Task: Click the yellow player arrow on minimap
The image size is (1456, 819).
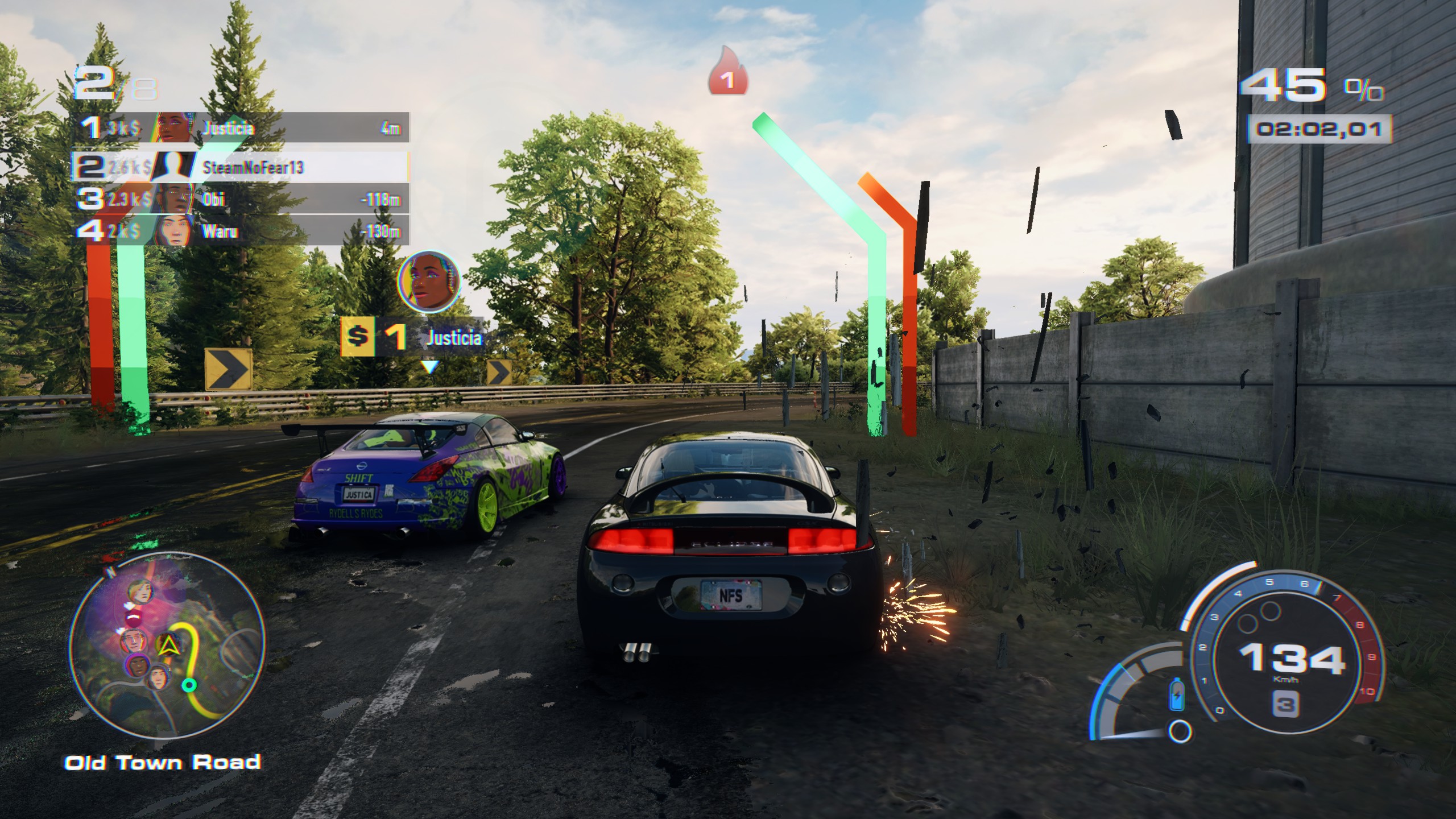Action: coord(168,643)
